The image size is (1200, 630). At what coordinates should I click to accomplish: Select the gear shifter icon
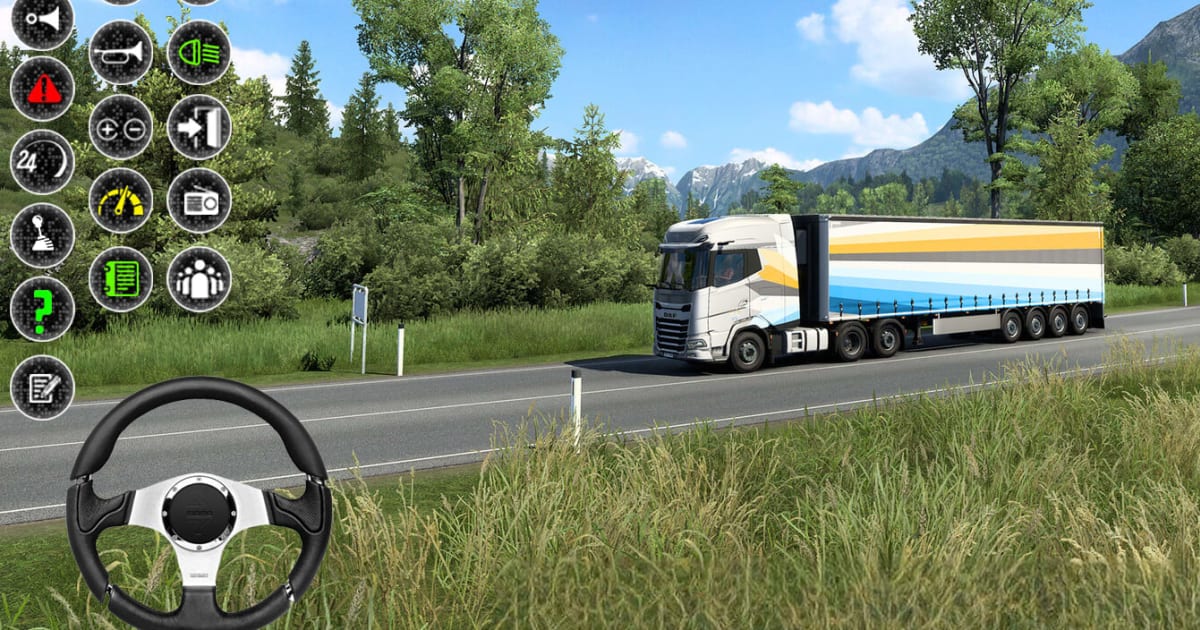42,236
